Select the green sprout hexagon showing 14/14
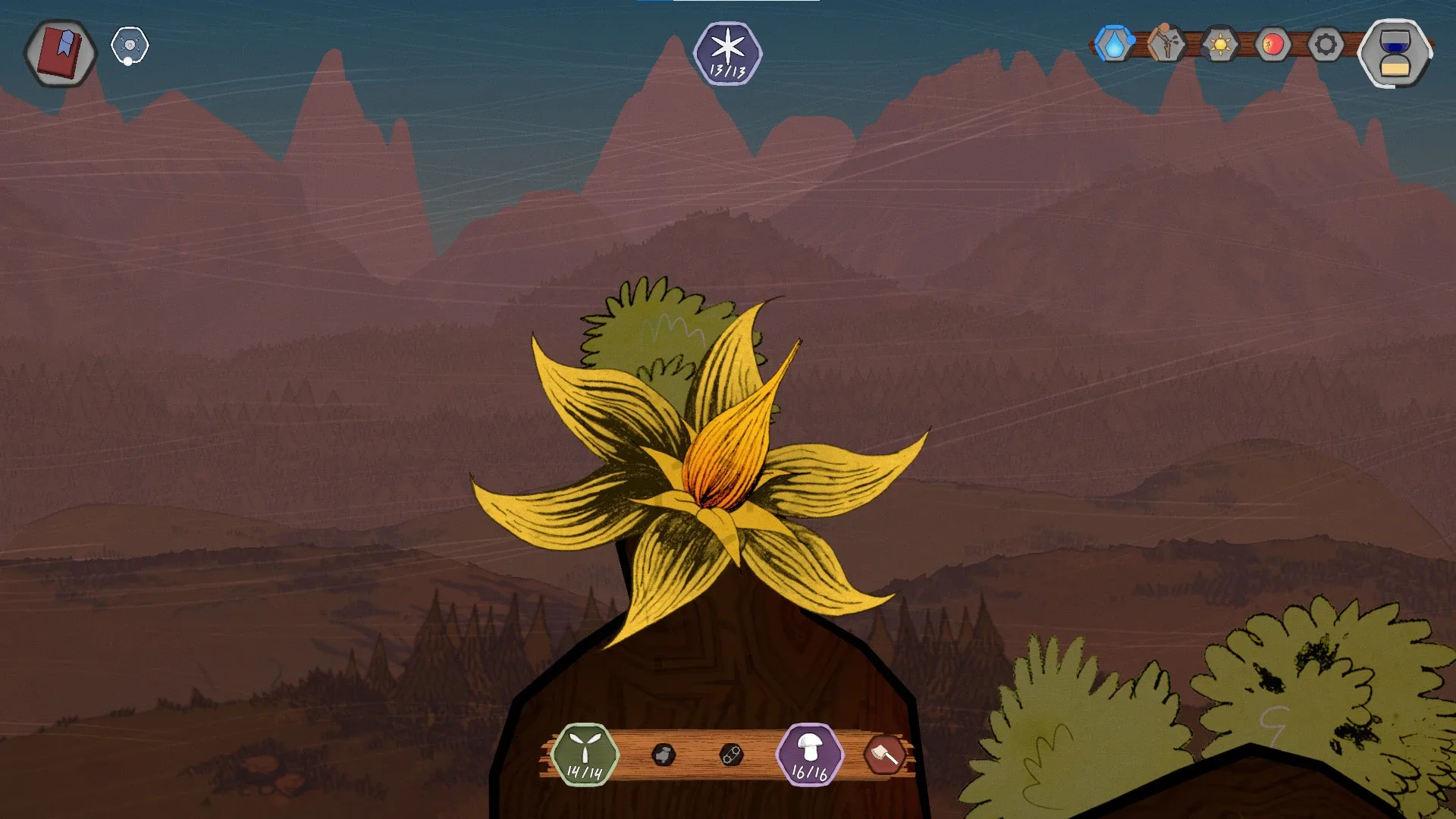The image size is (1456, 819). pyautogui.click(x=585, y=755)
